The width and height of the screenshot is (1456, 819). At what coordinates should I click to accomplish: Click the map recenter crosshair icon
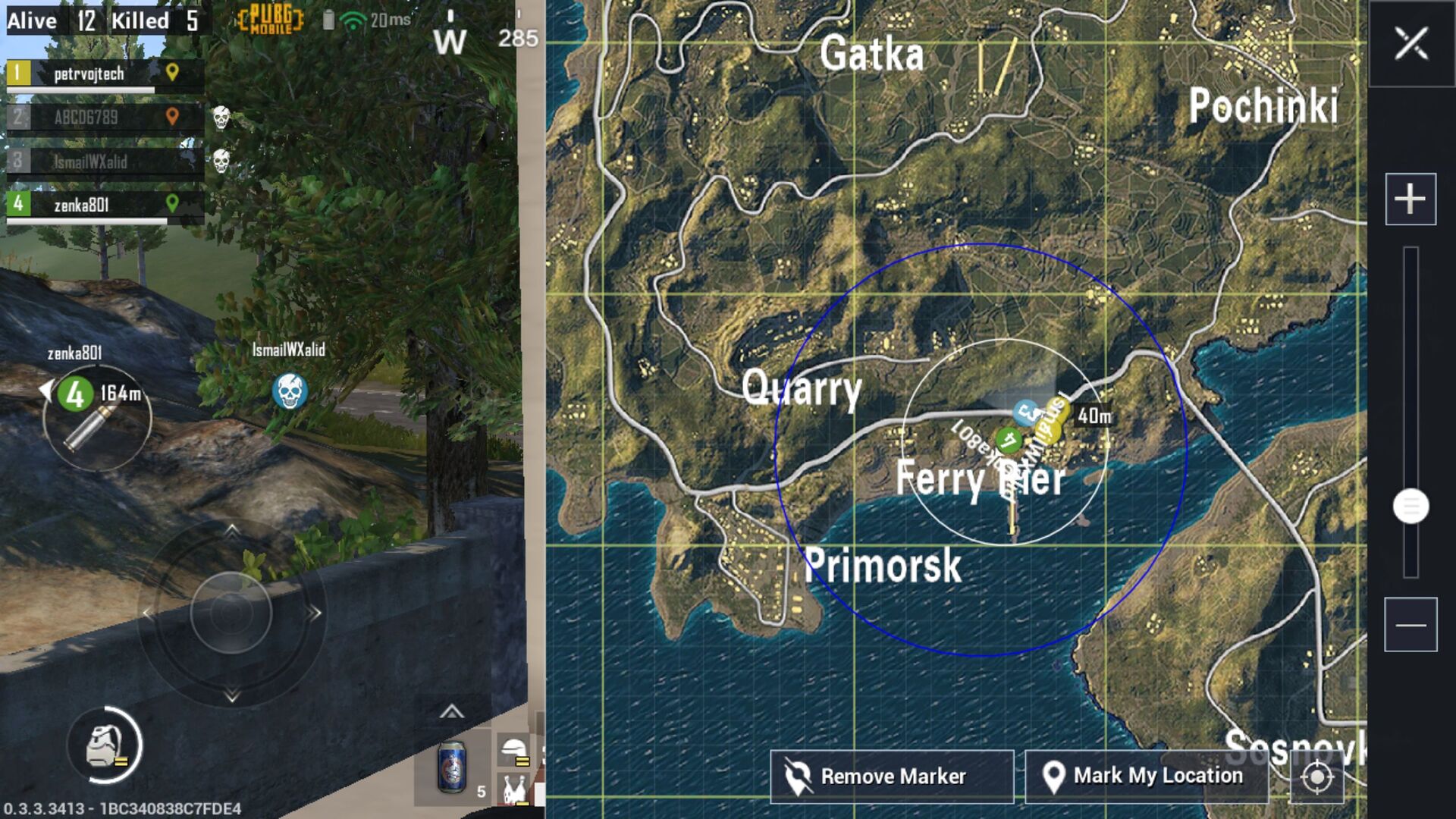(1318, 776)
